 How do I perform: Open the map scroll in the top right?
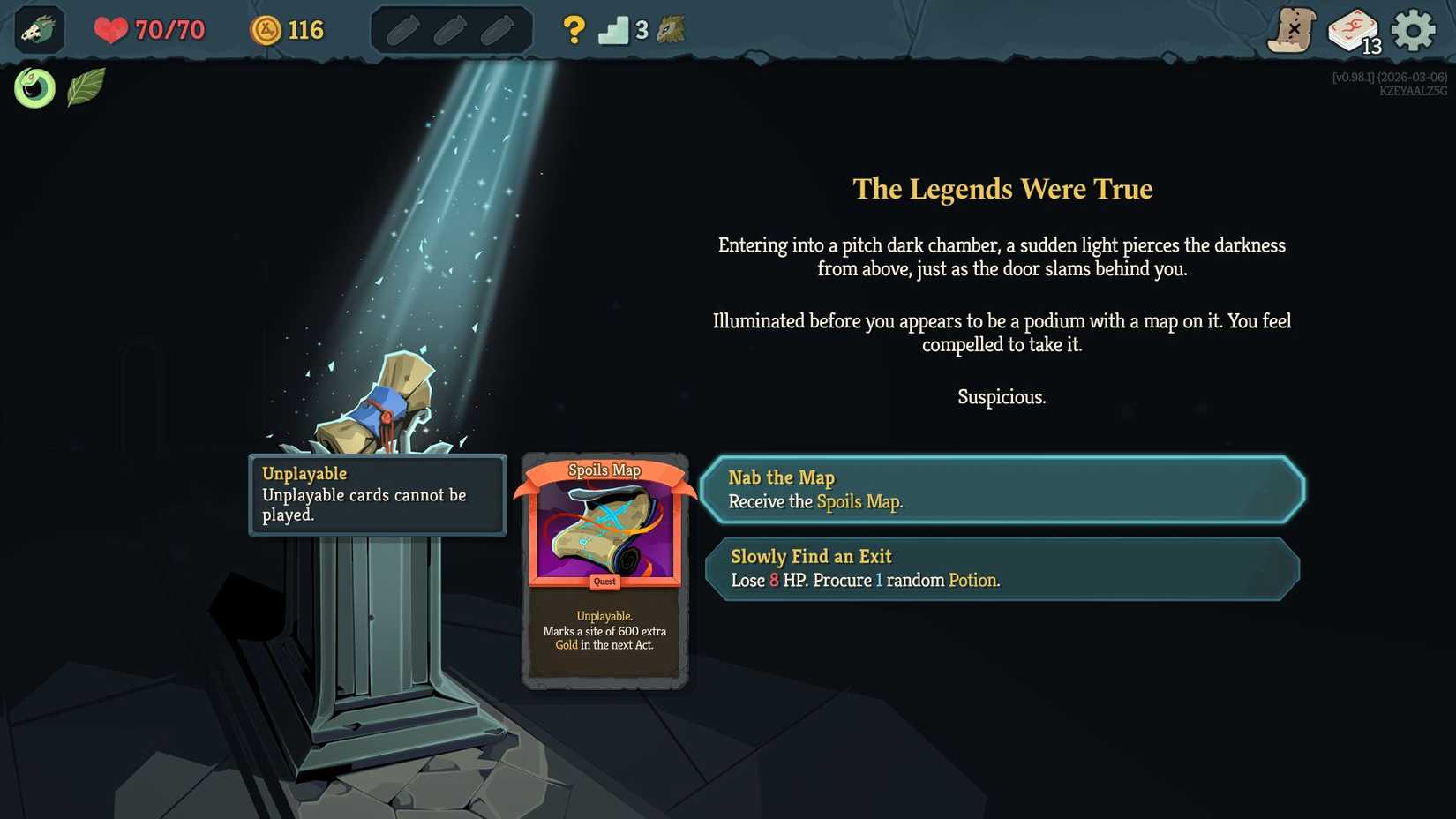coord(1293,29)
